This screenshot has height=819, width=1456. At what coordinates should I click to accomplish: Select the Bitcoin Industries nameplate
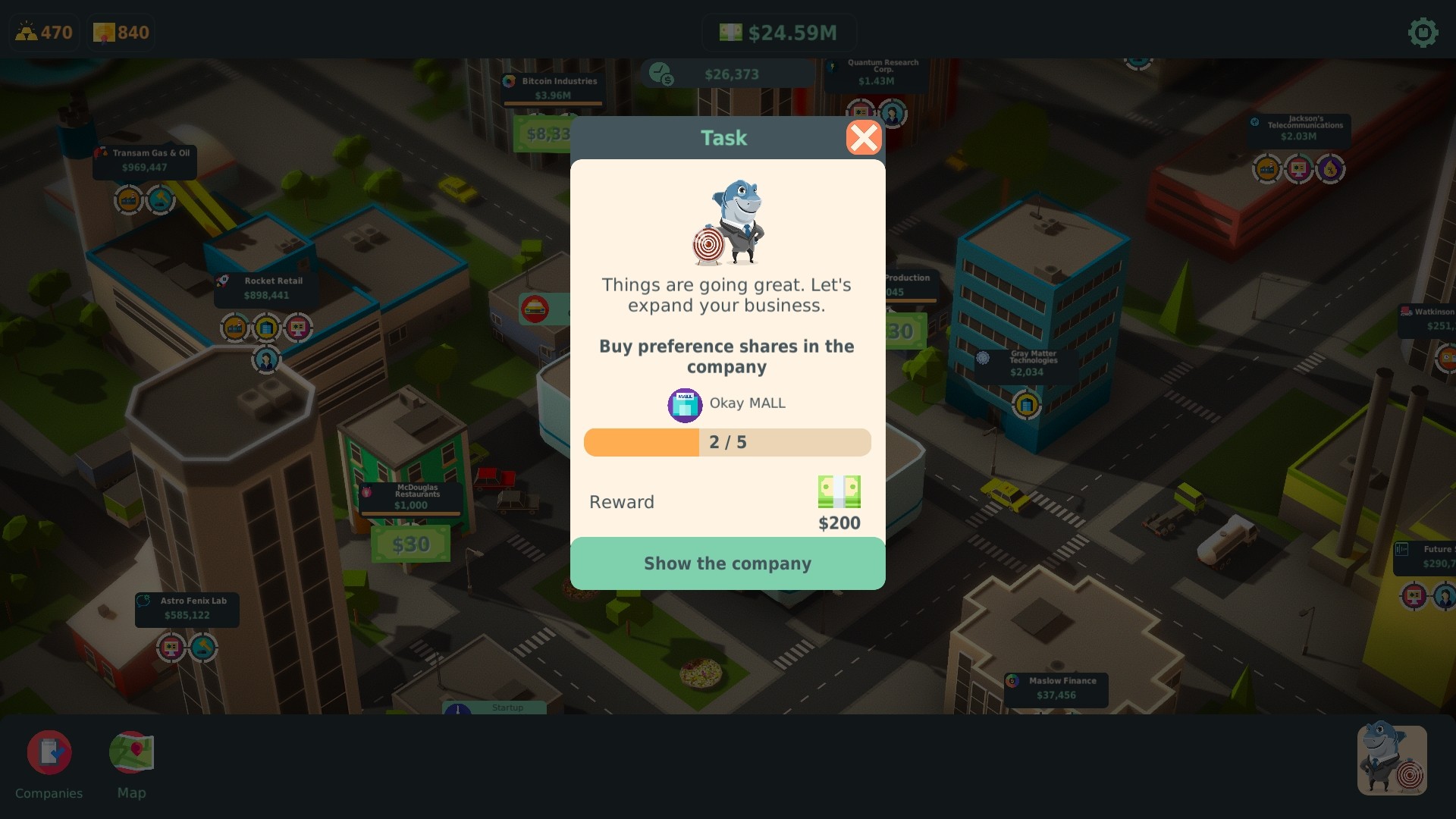click(551, 87)
